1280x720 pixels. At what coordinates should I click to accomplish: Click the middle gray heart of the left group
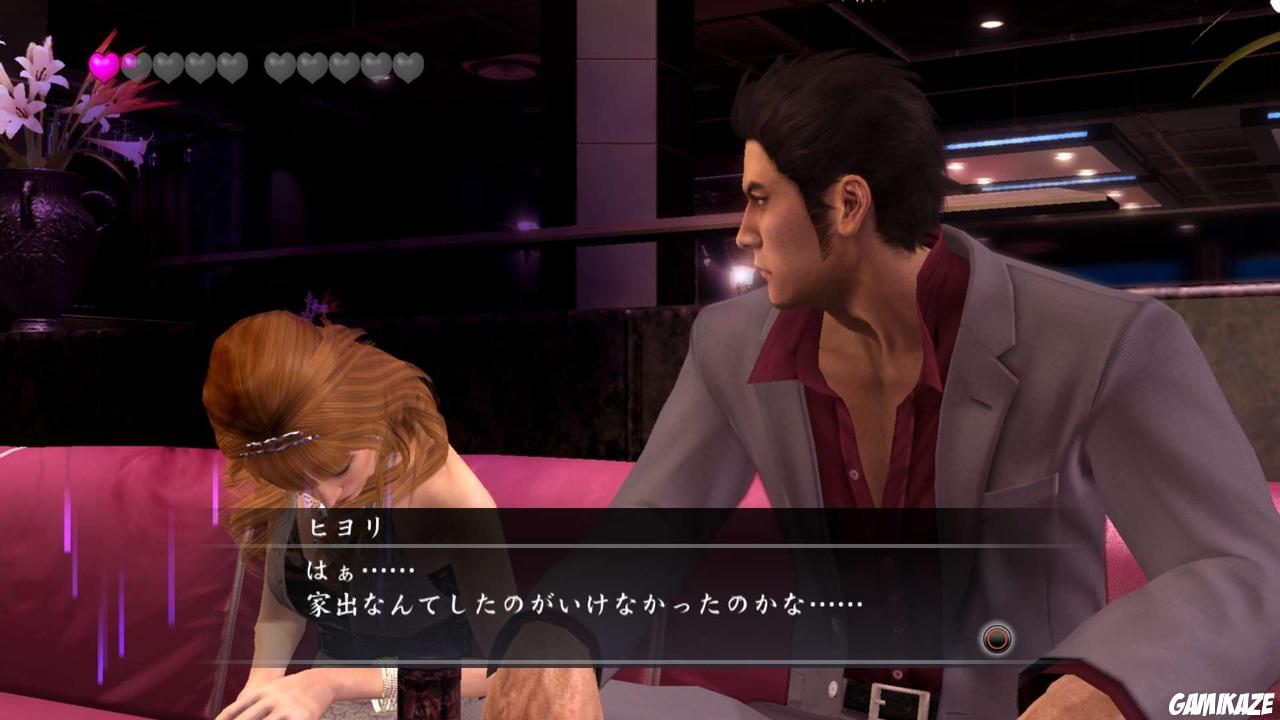tap(166, 66)
